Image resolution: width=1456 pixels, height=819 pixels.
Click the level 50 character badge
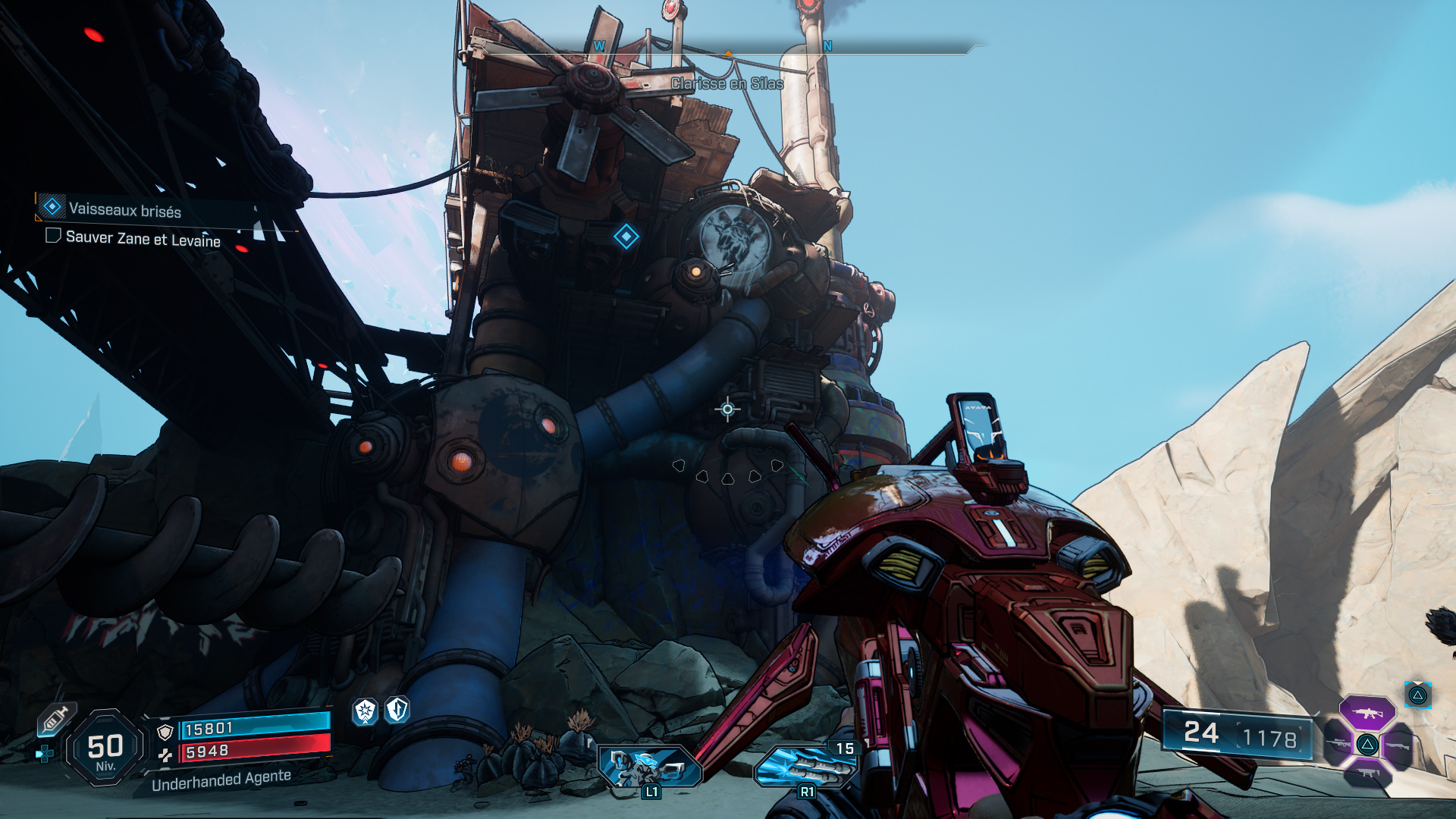105,748
